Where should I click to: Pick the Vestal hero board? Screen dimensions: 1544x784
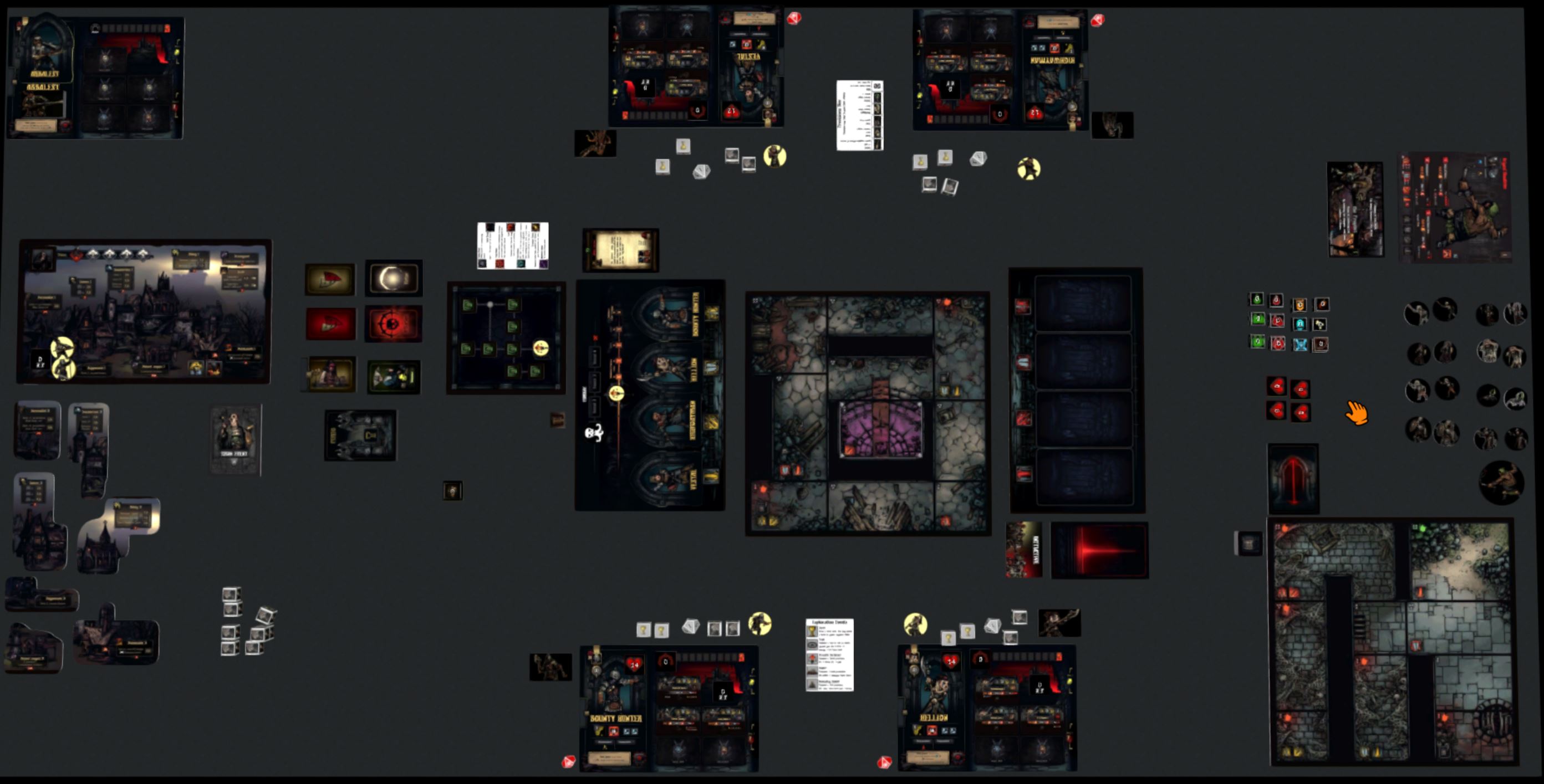point(696,66)
